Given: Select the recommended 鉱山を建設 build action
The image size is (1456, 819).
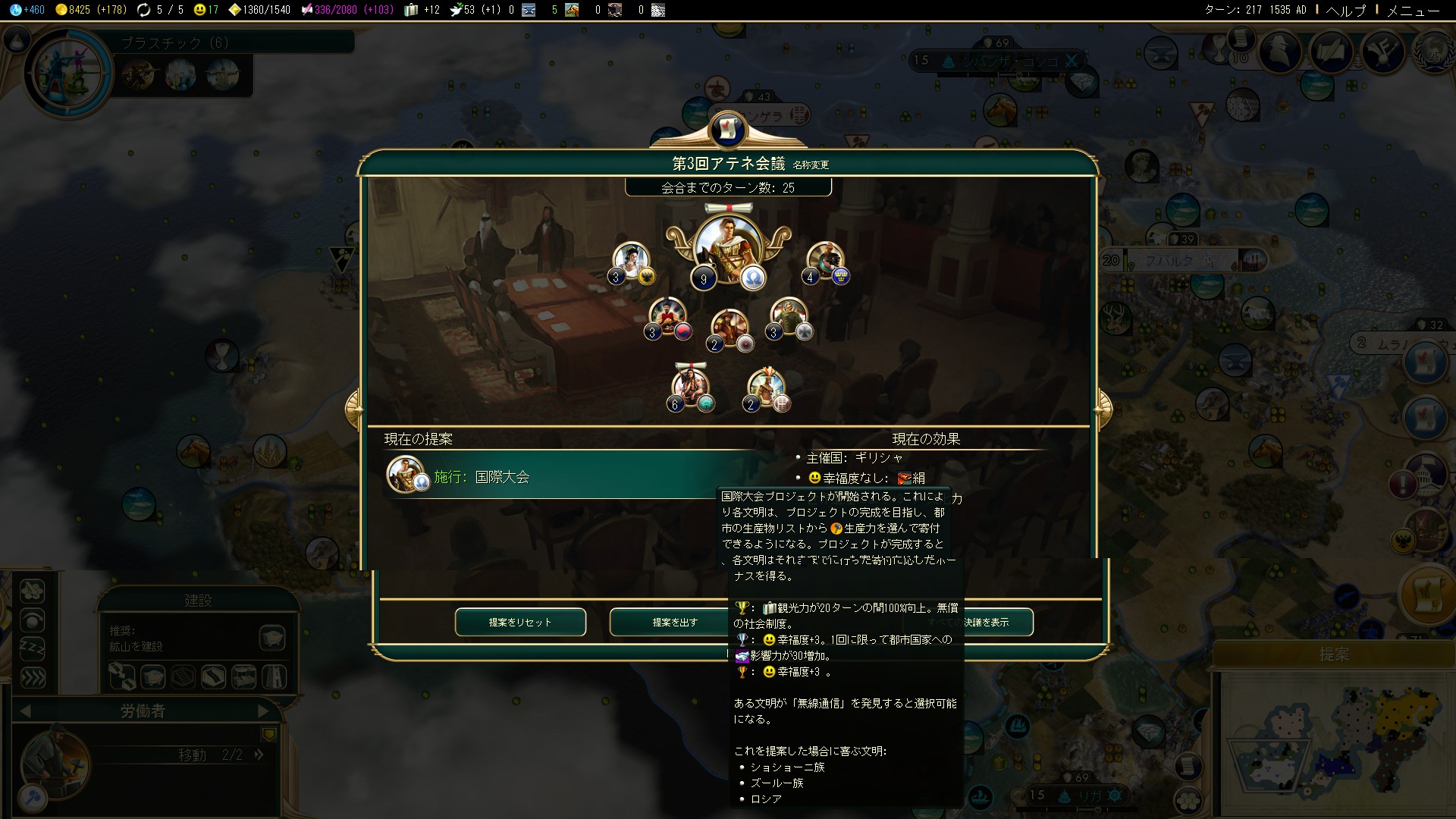Looking at the screenshot, I should [272, 638].
